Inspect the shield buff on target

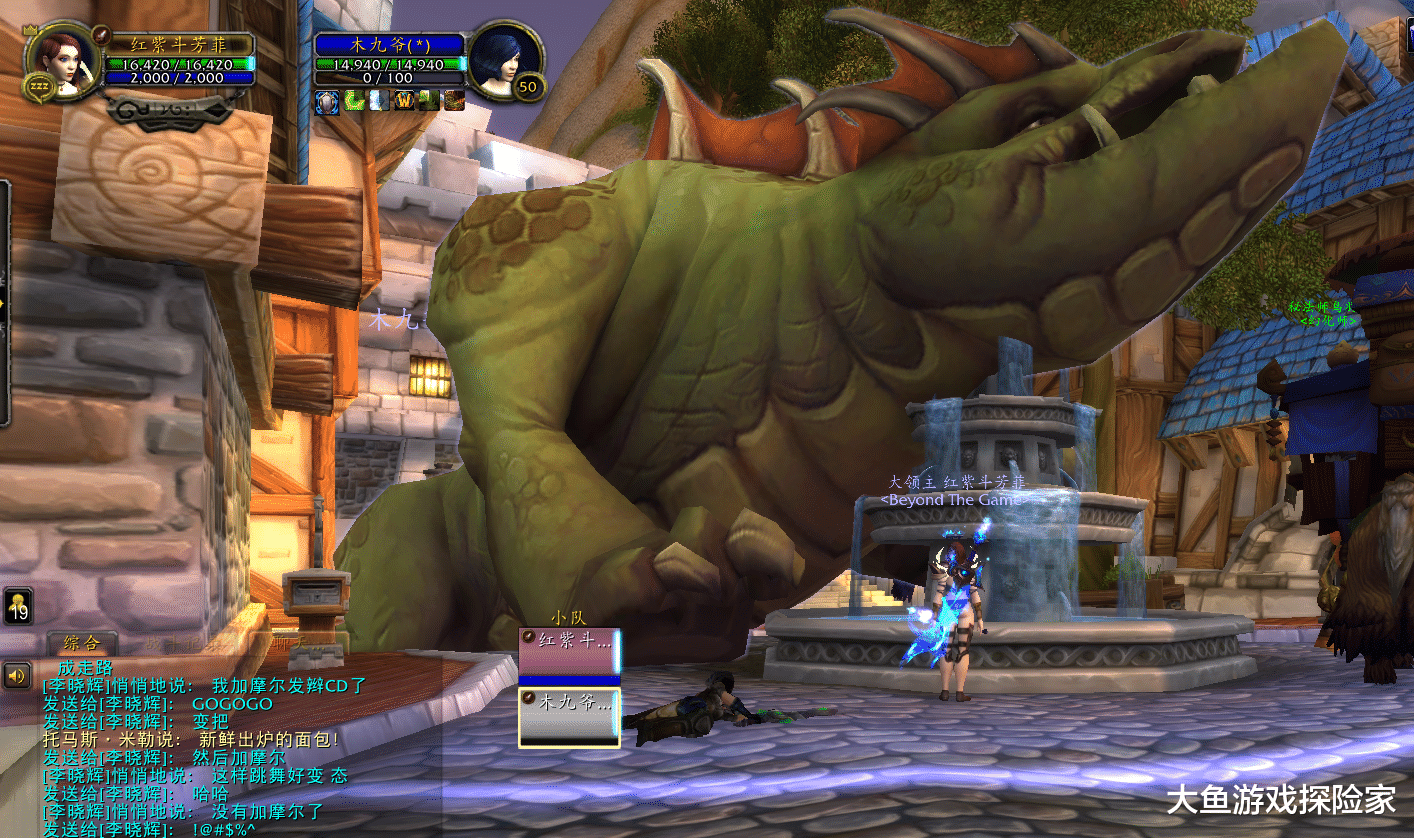pos(326,101)
